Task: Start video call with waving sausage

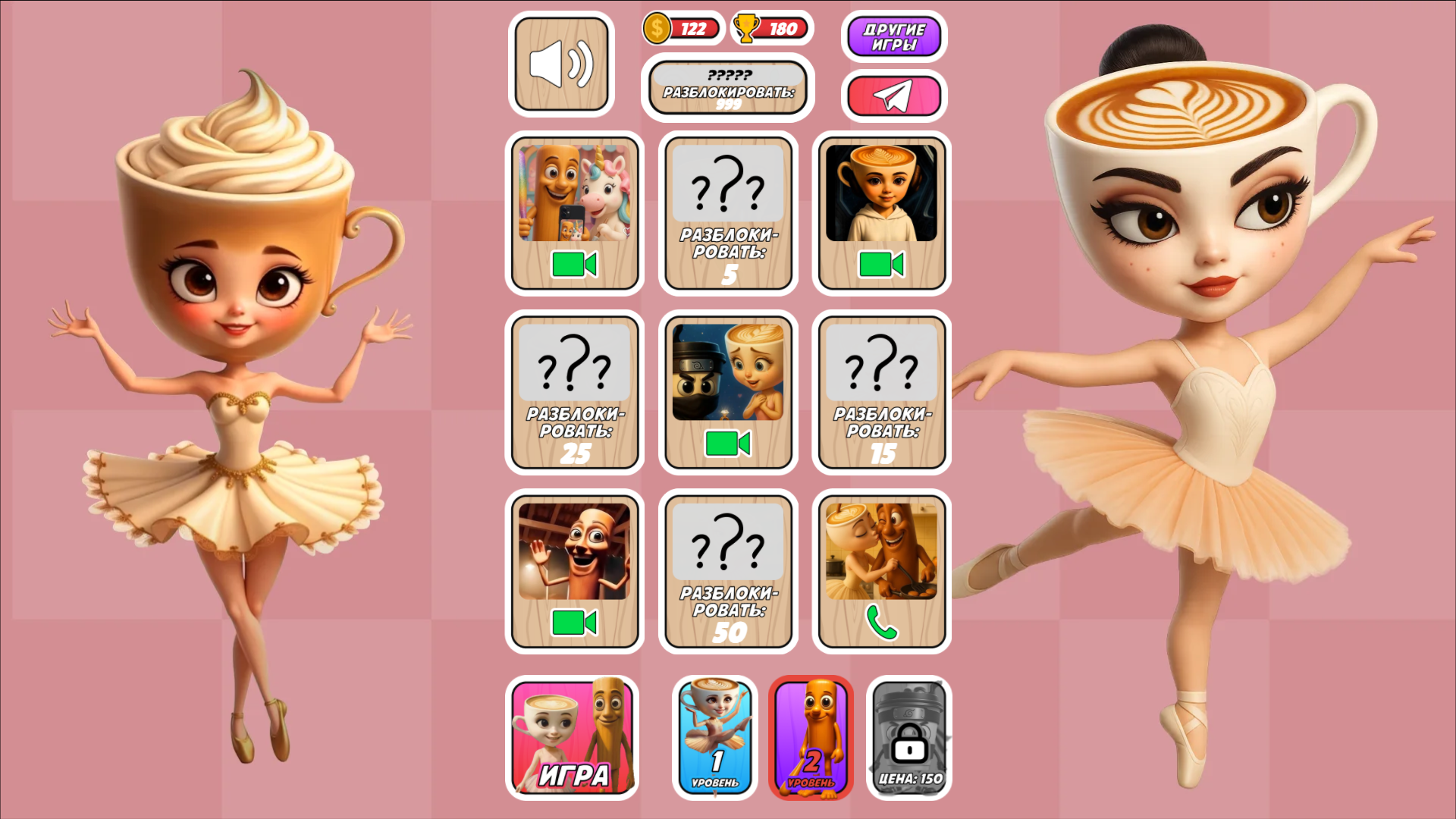Action: 575,570
